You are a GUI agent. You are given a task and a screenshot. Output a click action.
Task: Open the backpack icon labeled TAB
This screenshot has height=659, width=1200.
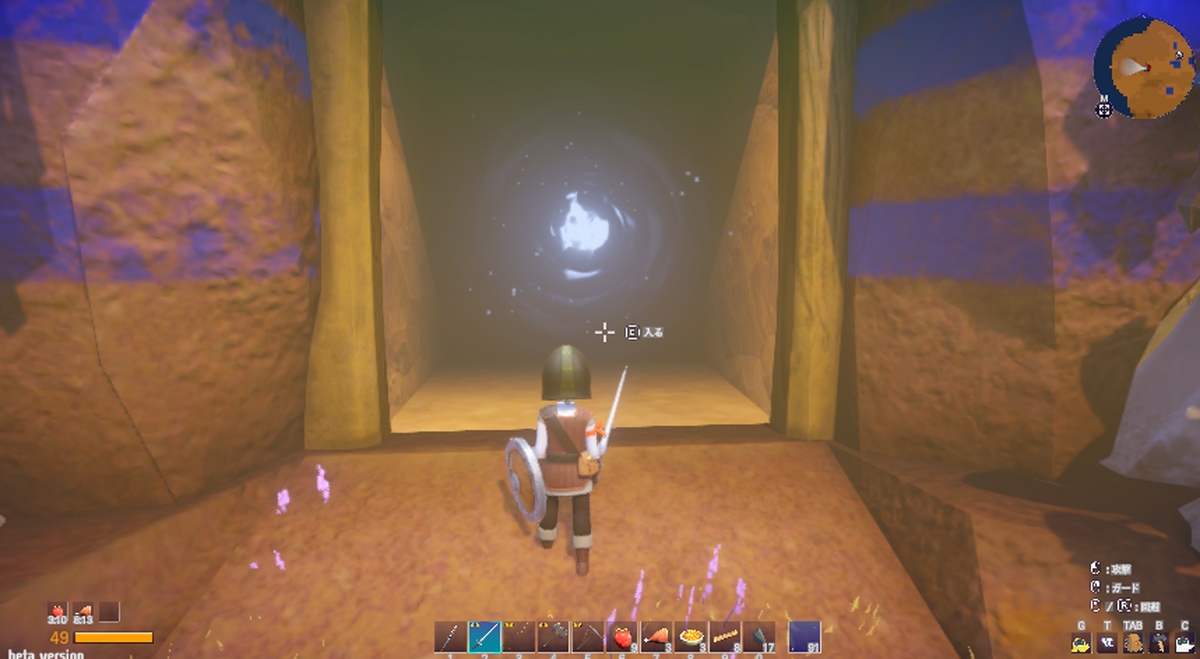(x=1133, y=643)
